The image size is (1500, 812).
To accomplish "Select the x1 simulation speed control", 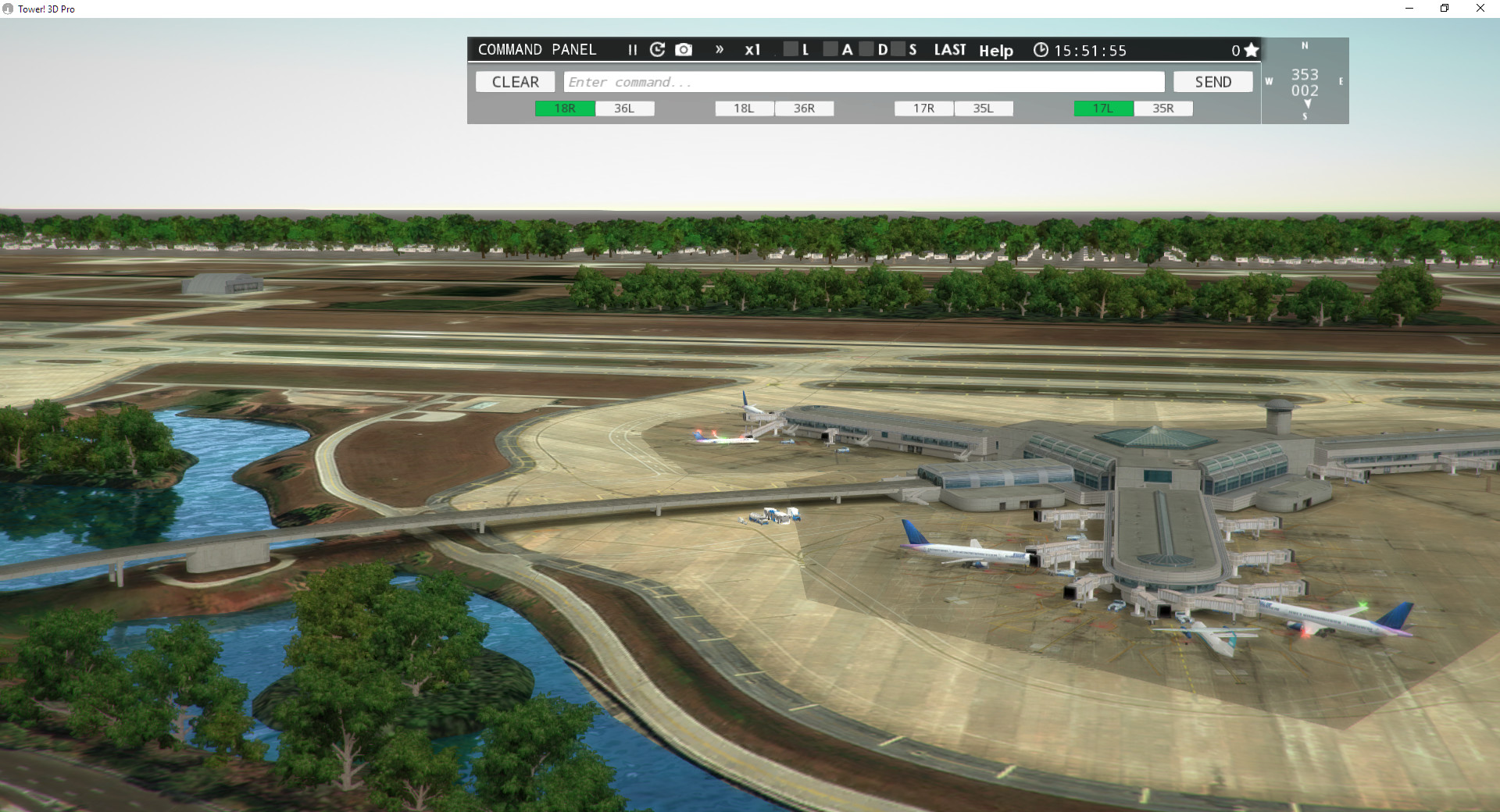I will point(752,50).
